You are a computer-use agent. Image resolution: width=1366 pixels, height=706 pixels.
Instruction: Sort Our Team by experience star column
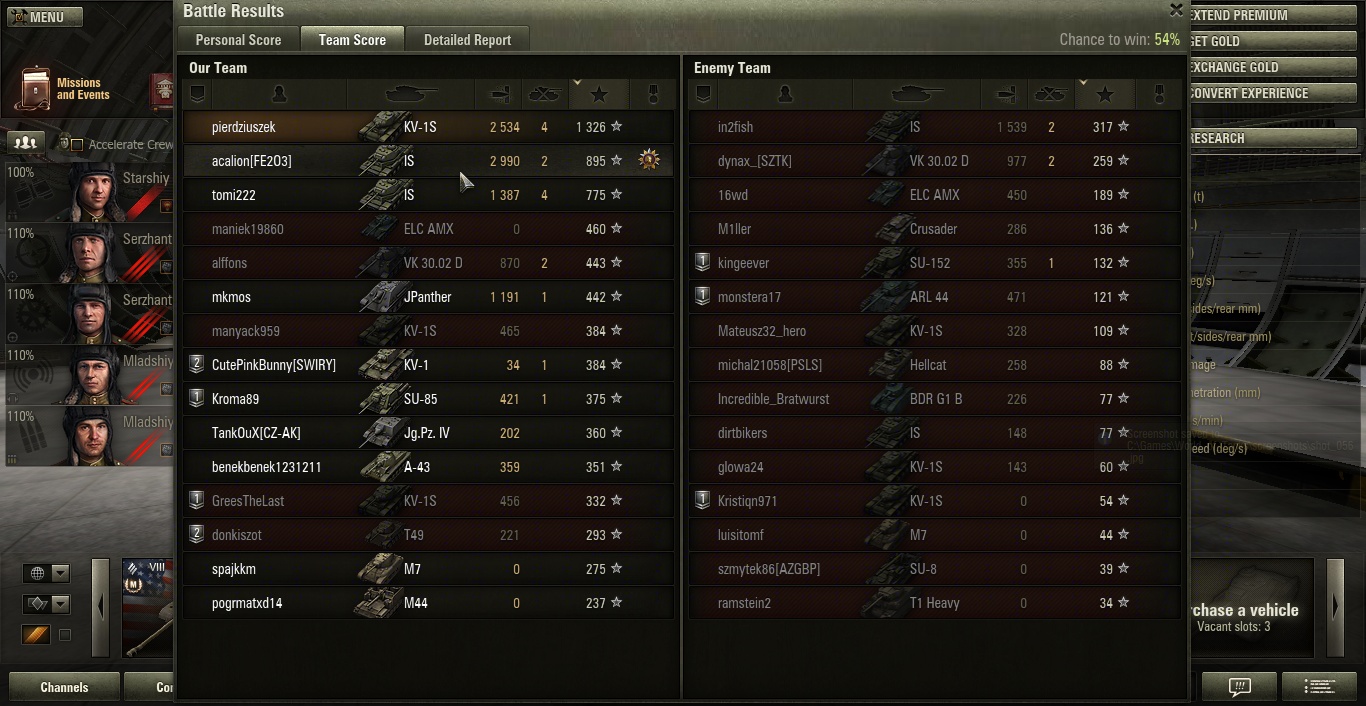599,94
